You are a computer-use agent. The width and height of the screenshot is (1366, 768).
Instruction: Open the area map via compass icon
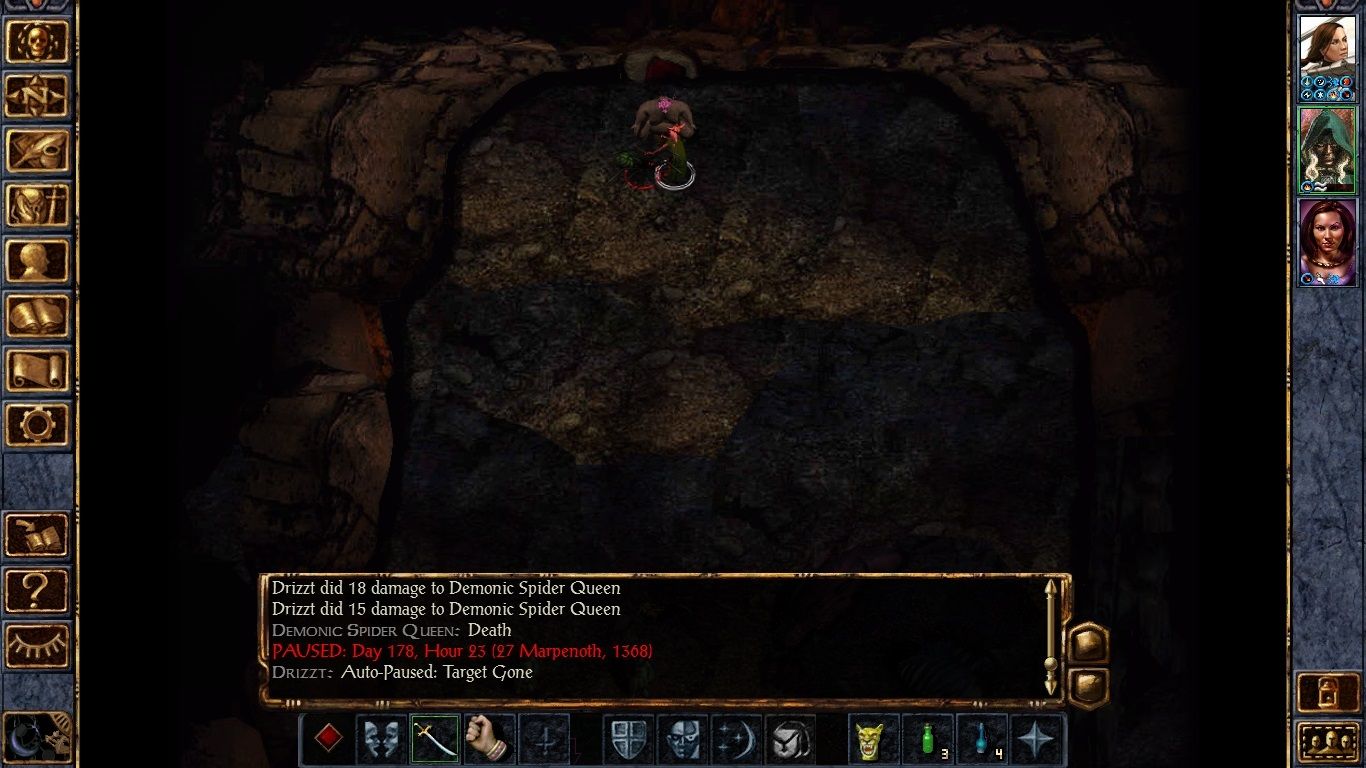tap(38, 96)
